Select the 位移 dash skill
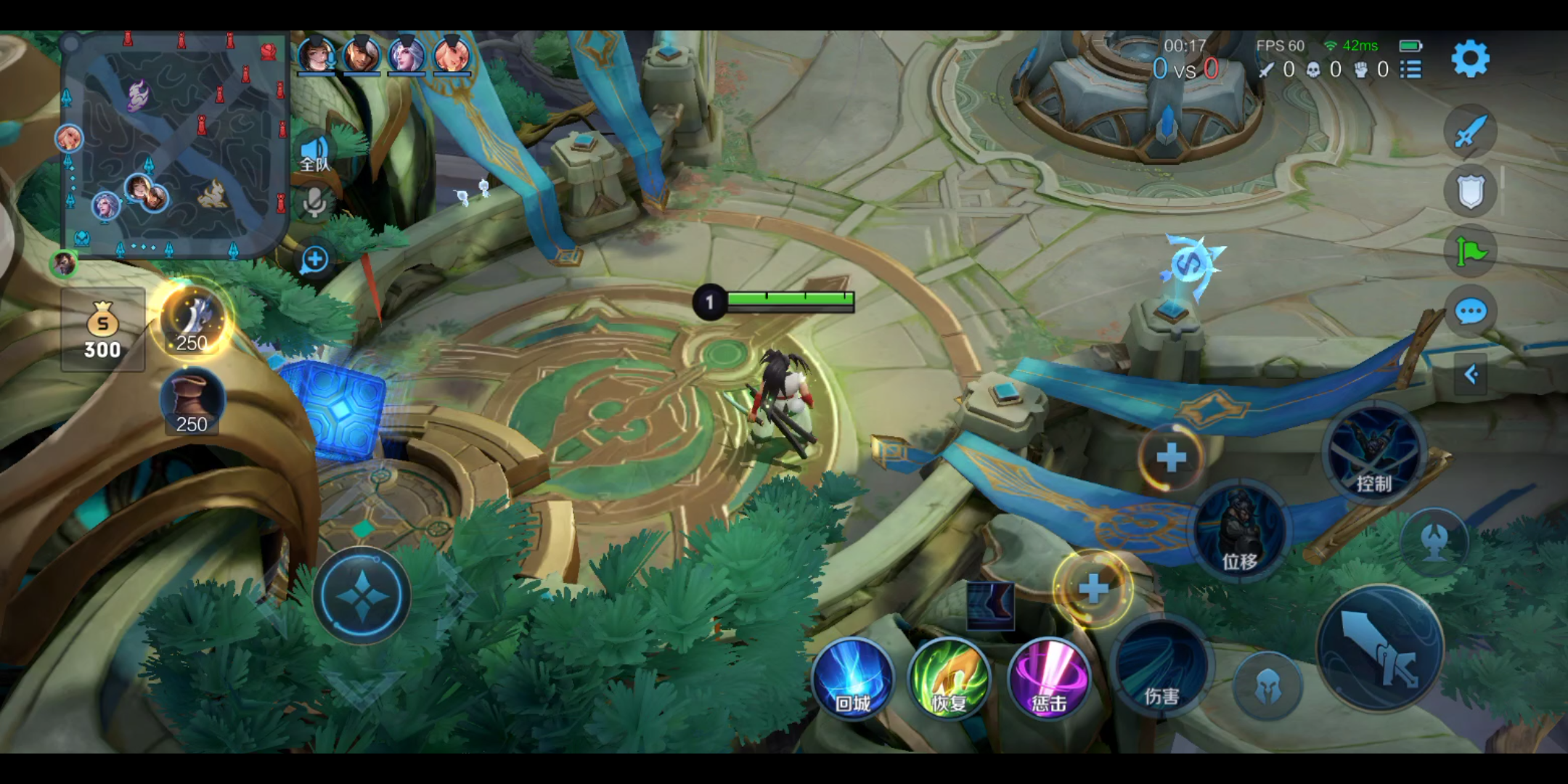The image size is (1568, 784). tap(1240, 530)
